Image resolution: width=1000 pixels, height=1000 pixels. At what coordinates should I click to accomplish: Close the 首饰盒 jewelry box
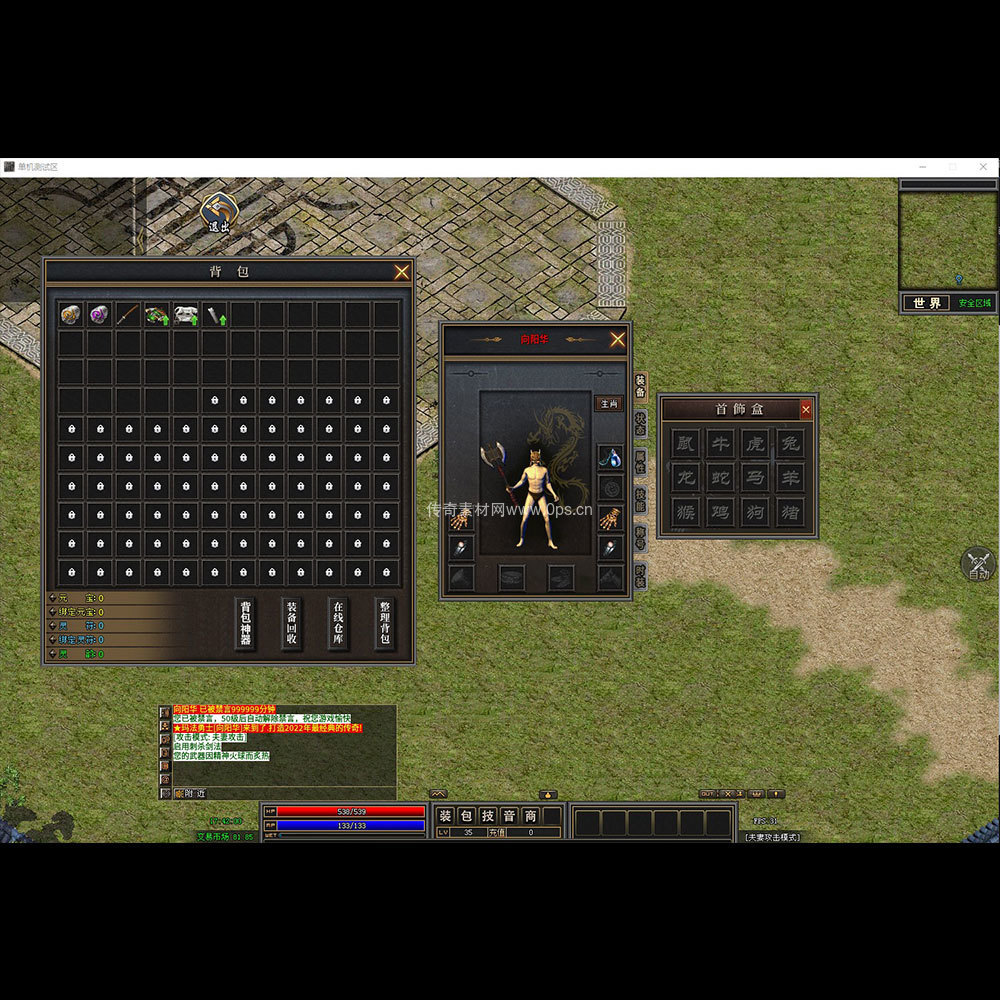[x=806, y=409]
